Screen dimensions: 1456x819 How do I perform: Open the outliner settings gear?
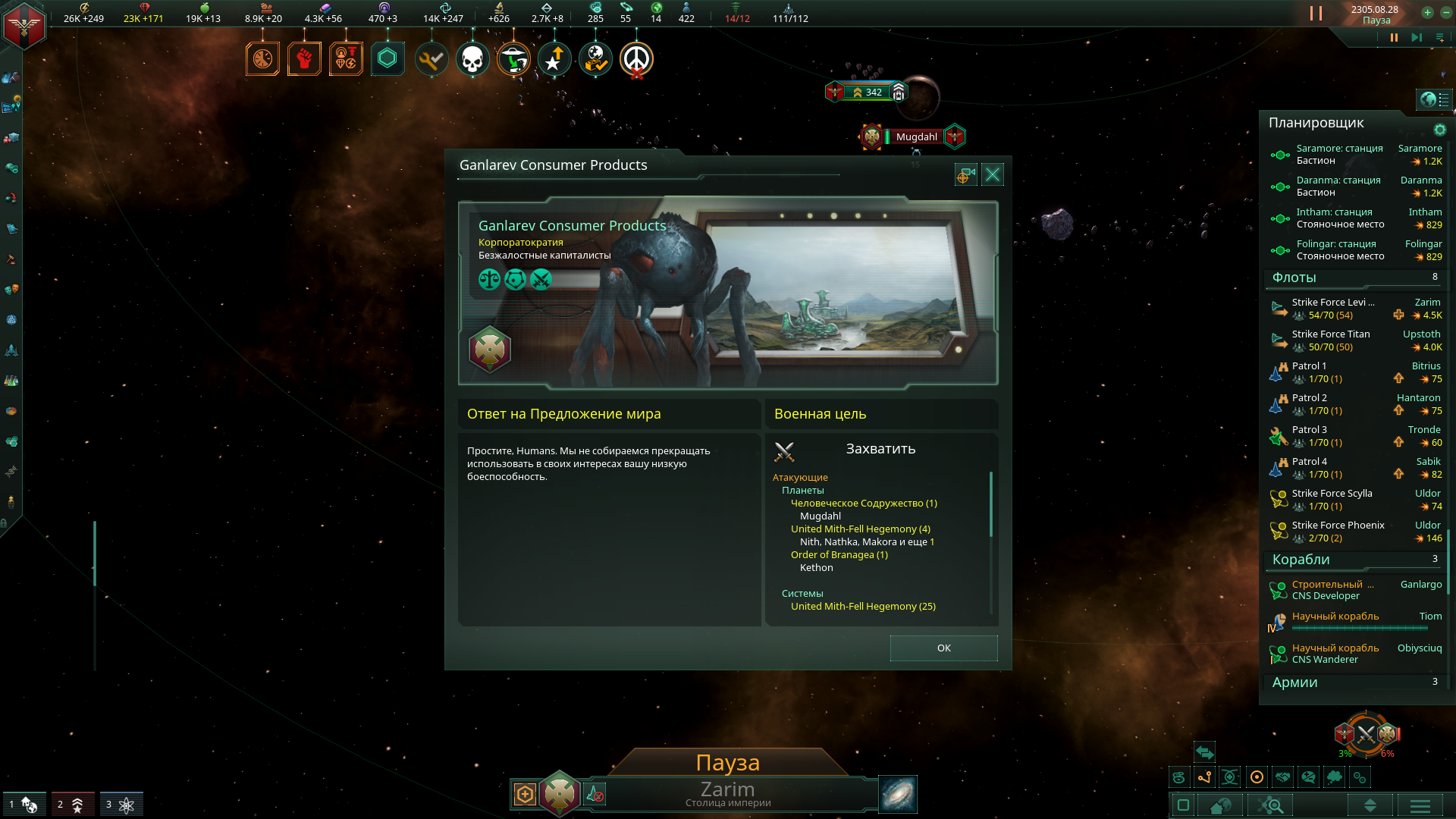click(x=1439, y=130)
